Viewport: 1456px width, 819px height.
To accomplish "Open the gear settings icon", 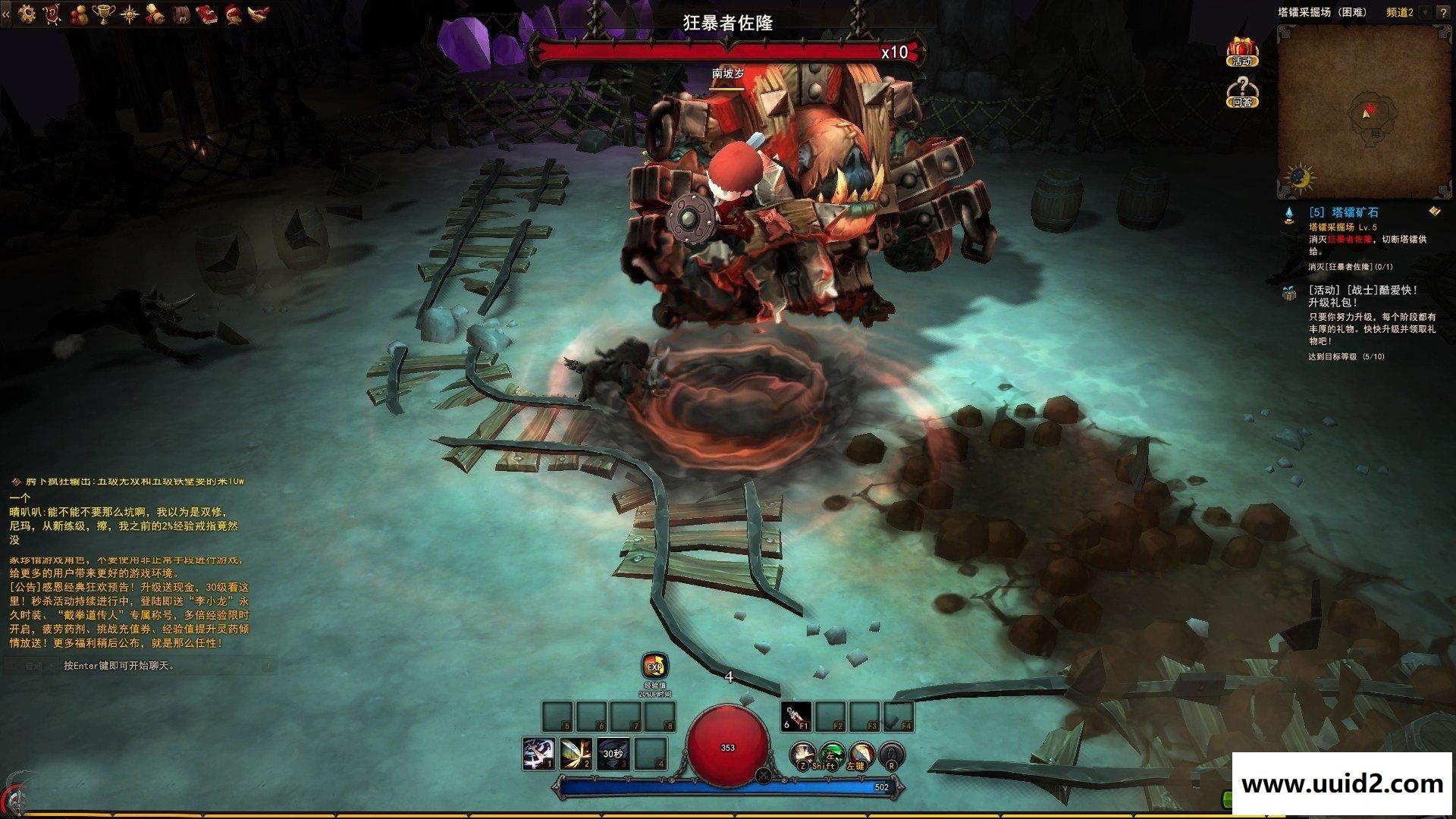I will click(x=27, y=12).
